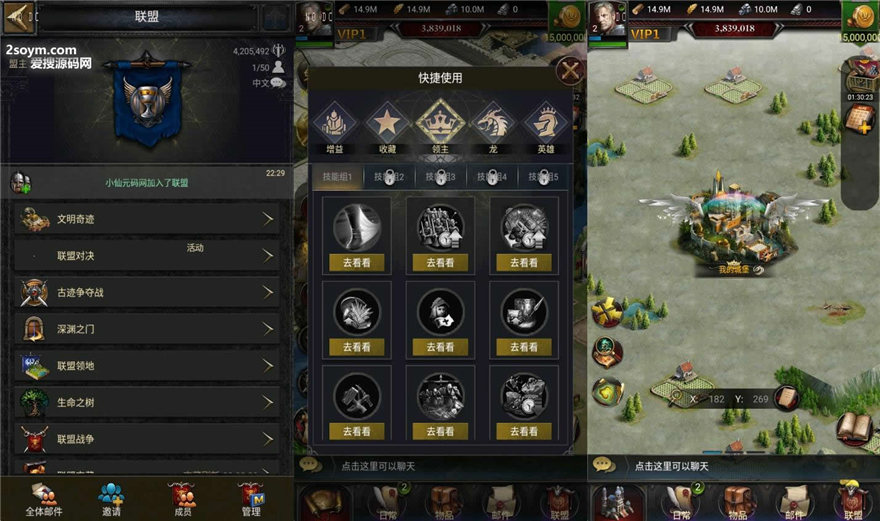The image size is (880, 521).
Task: Open the alliance 管理 management button
Action: (x=251, y=498)
